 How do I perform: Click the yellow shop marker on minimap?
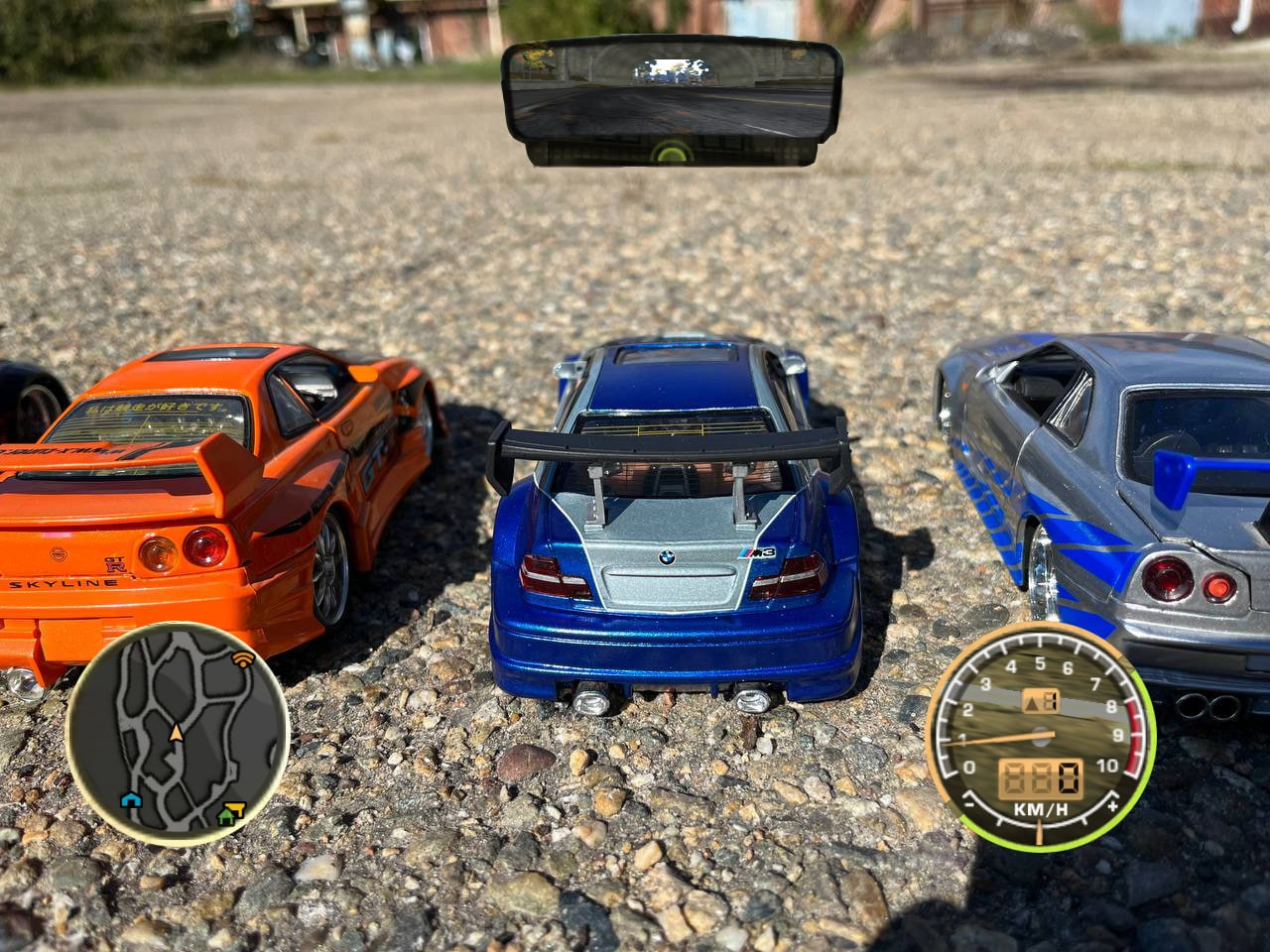[236, 806]
